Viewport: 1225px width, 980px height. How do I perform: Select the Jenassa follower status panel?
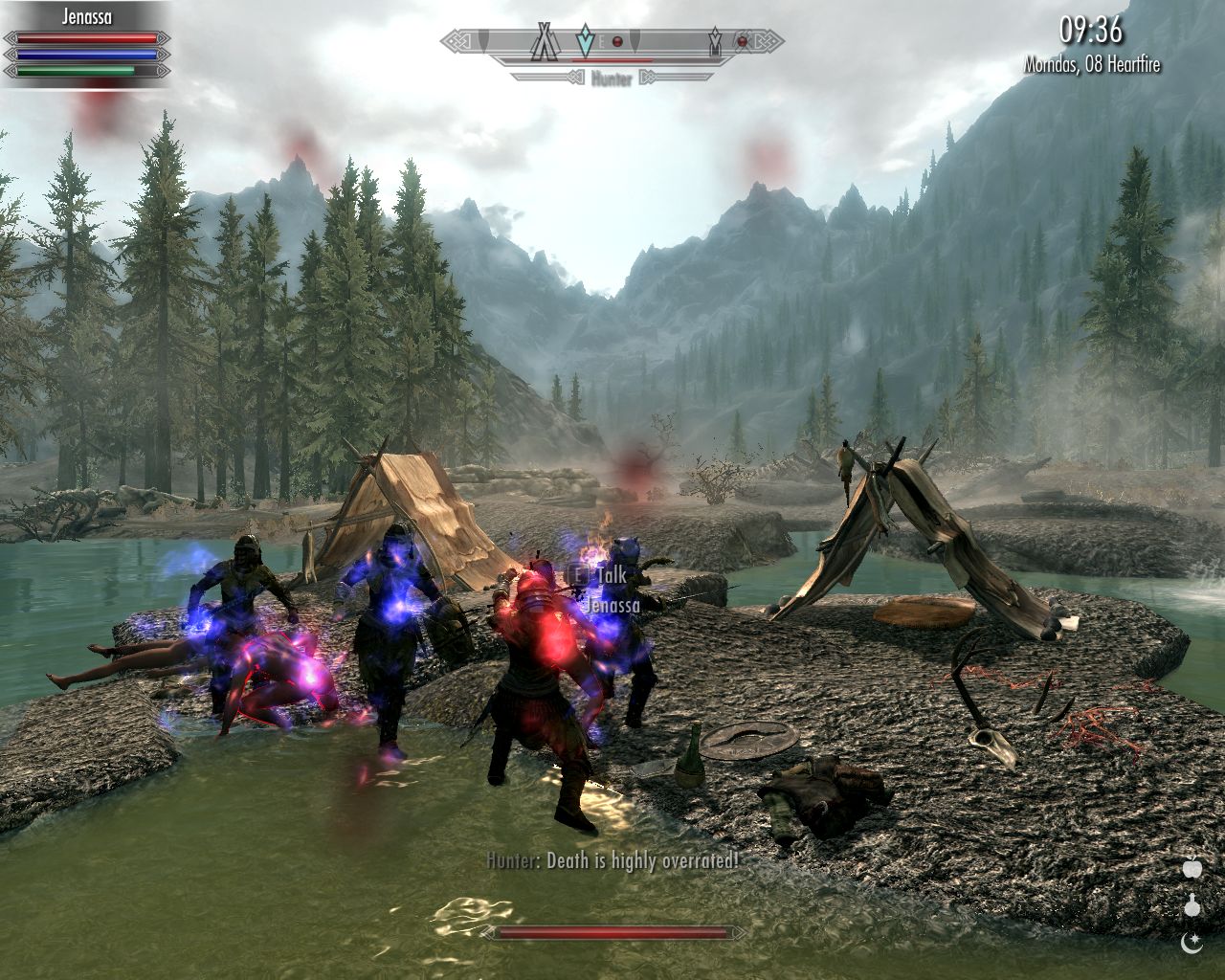pos(86,43)
